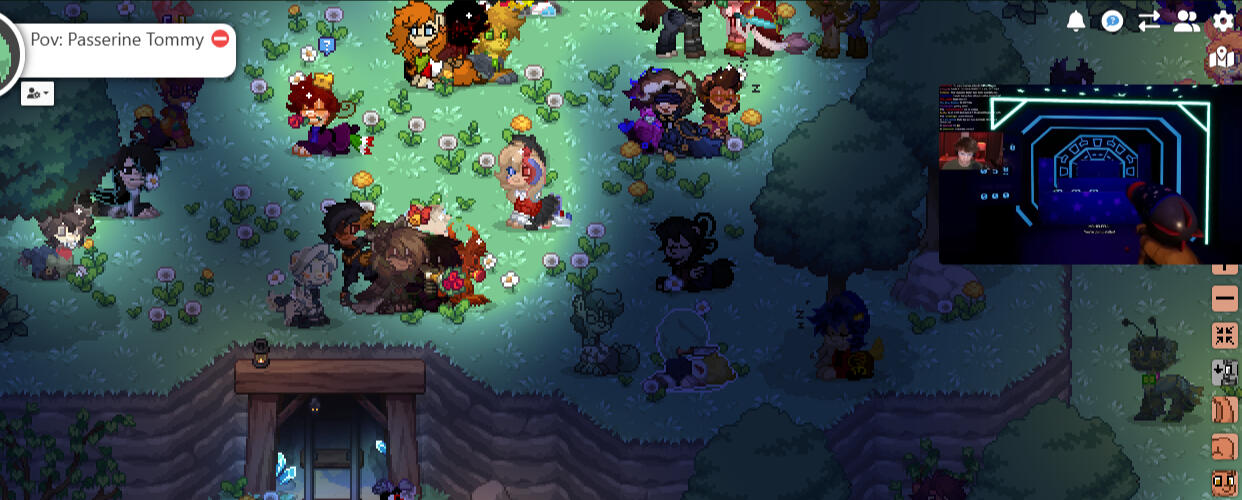Click the grey arrow-and-box action button
This screenshot has height=500, width=1242.
tap(1225, 372)
